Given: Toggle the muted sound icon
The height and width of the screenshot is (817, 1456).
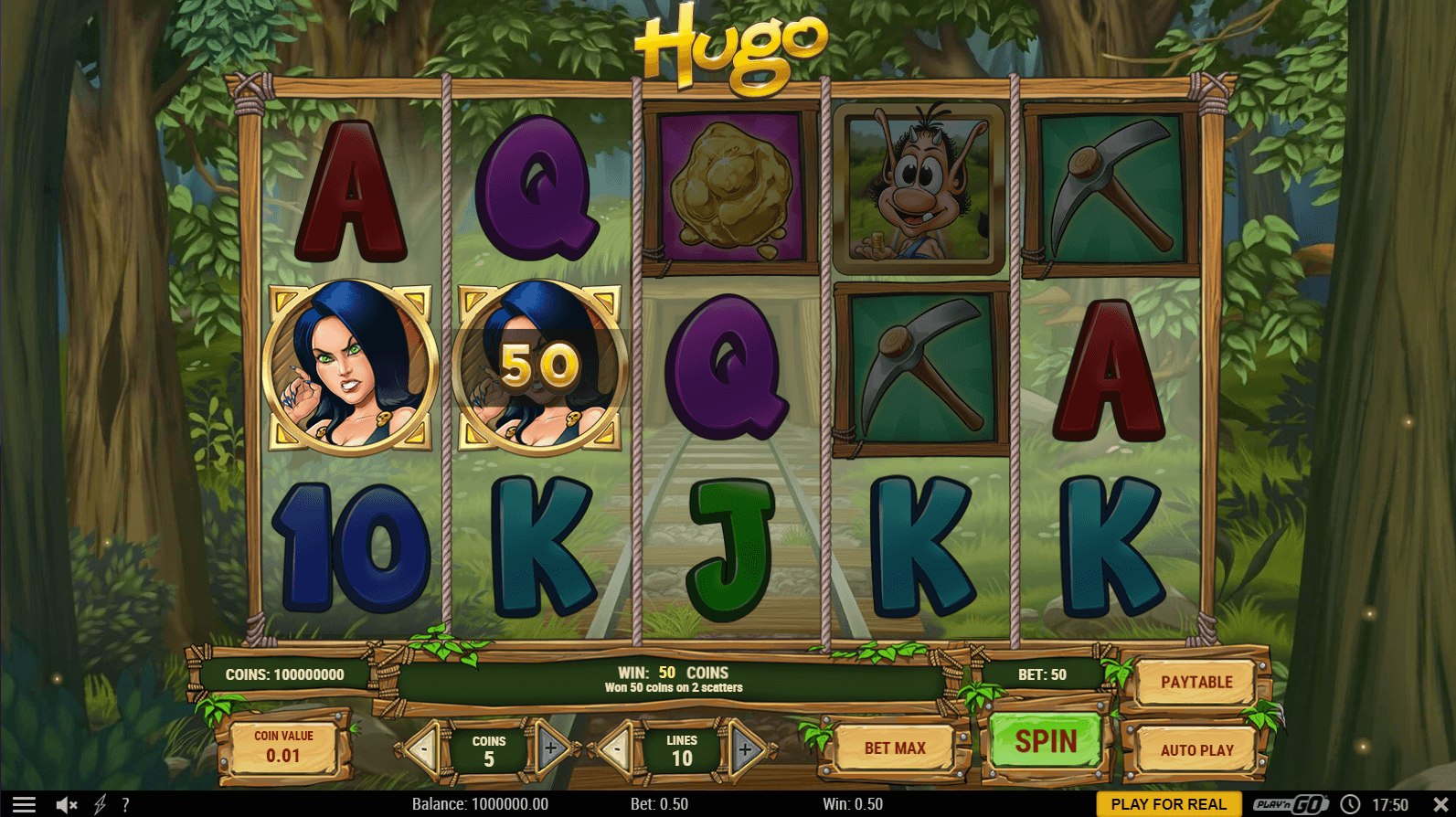Looking at the screenshot, I should (66, 804).
